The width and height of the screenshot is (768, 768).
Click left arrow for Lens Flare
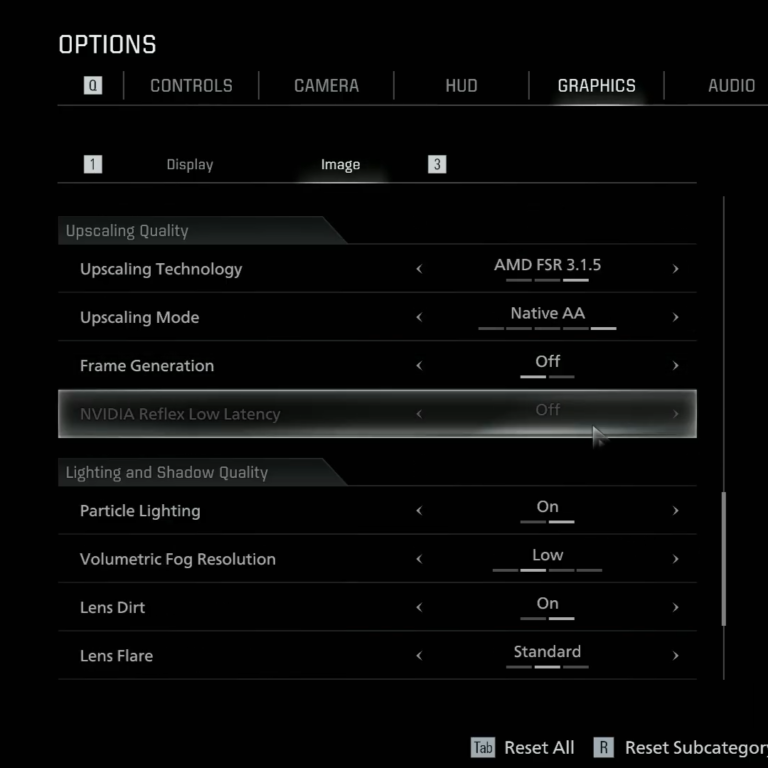click(x=419, y=656)
